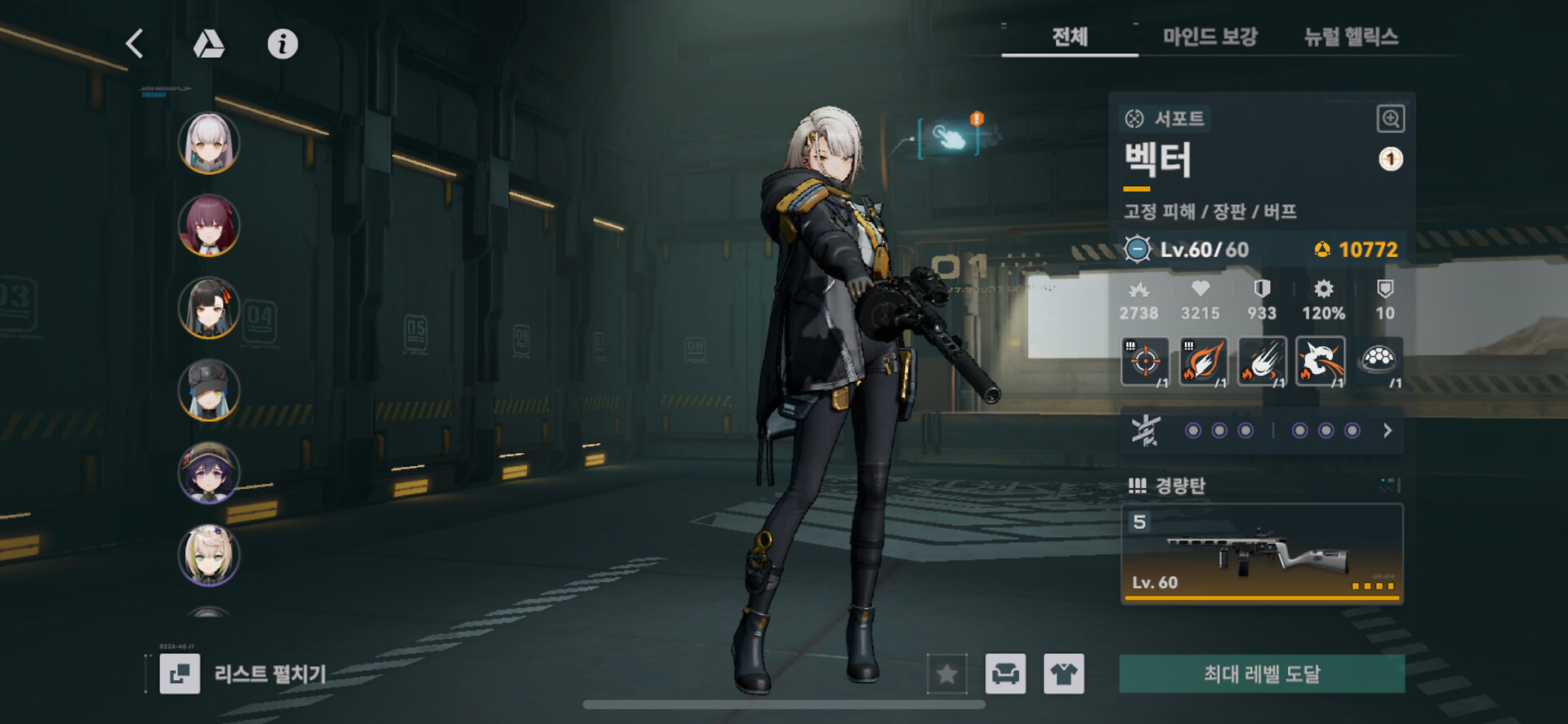Open the 경량탄 weapon card
1568x724 pixels.
click(1262, 553)
